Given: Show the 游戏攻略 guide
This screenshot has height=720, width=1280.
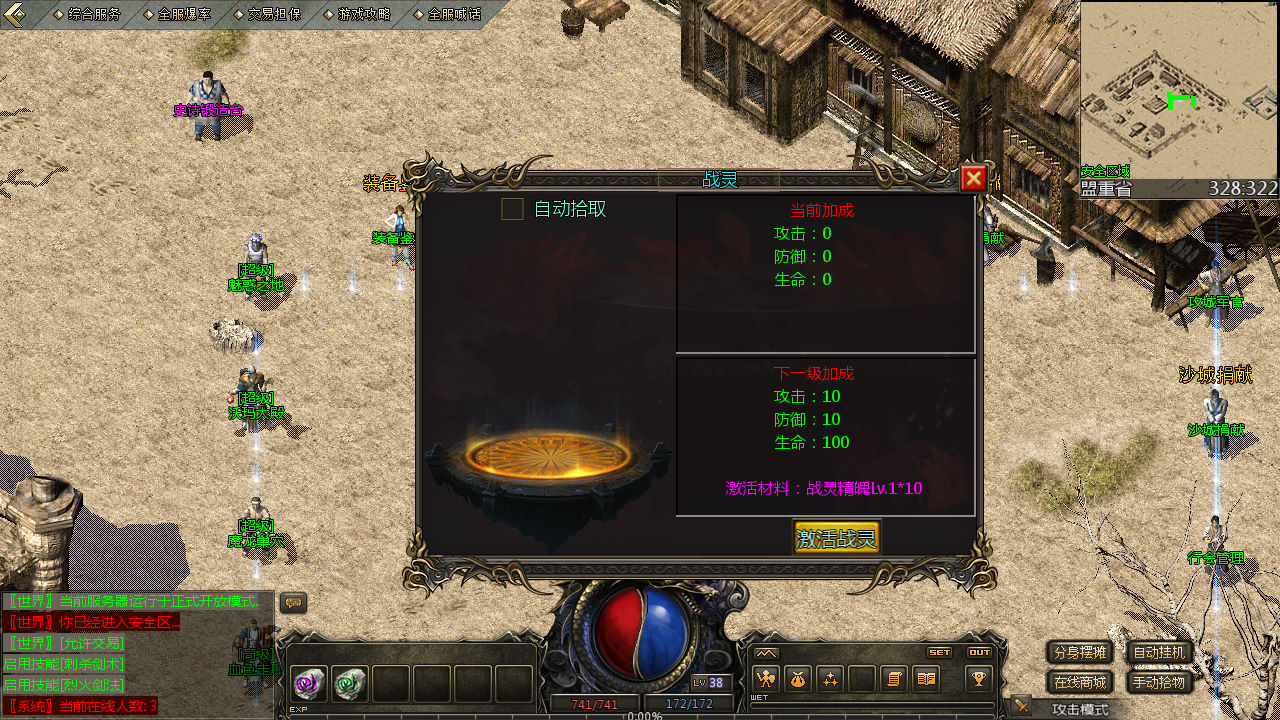Looking at the screenshot, I should tap(364, 14).
